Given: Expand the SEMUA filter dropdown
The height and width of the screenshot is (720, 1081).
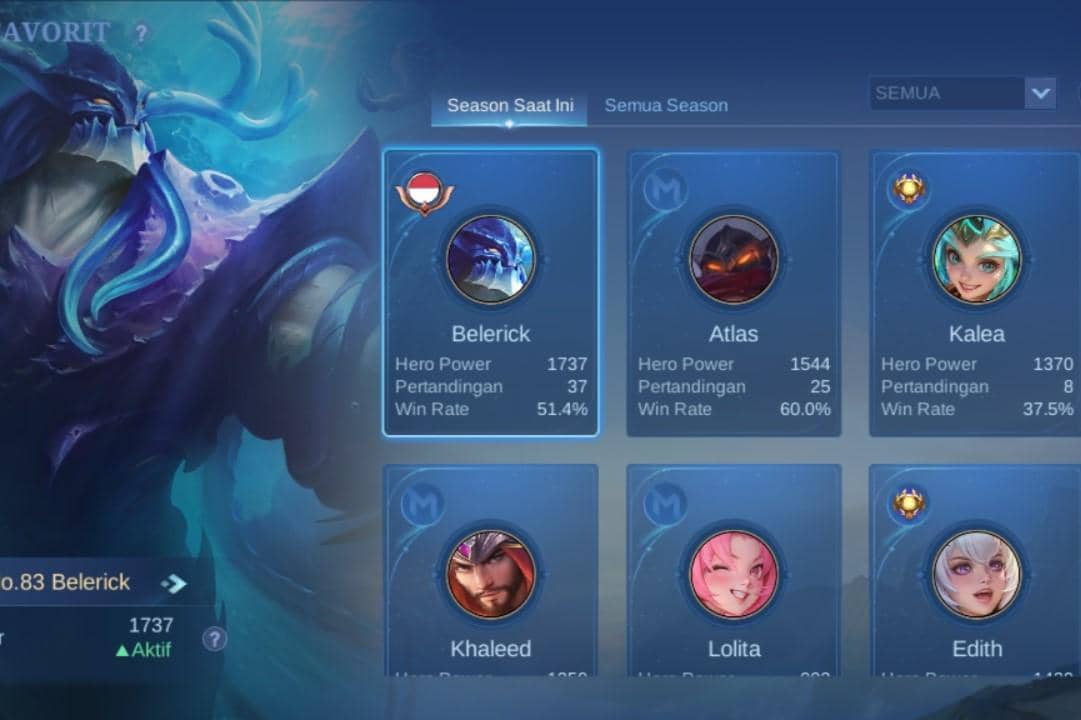Looking at the screenshot, I should [x=1040, y=93].
